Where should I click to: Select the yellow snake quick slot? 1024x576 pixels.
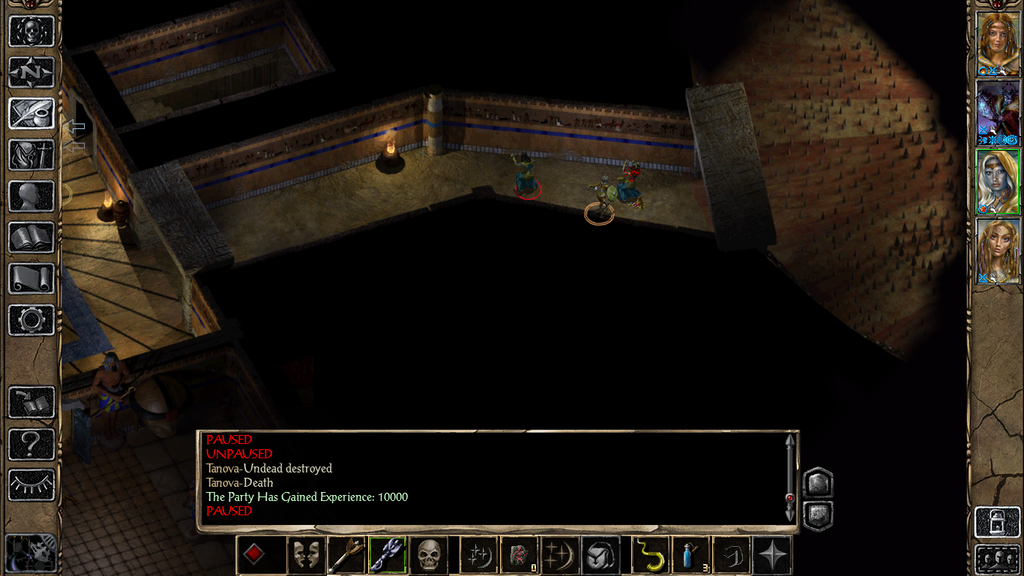[650, 555]
